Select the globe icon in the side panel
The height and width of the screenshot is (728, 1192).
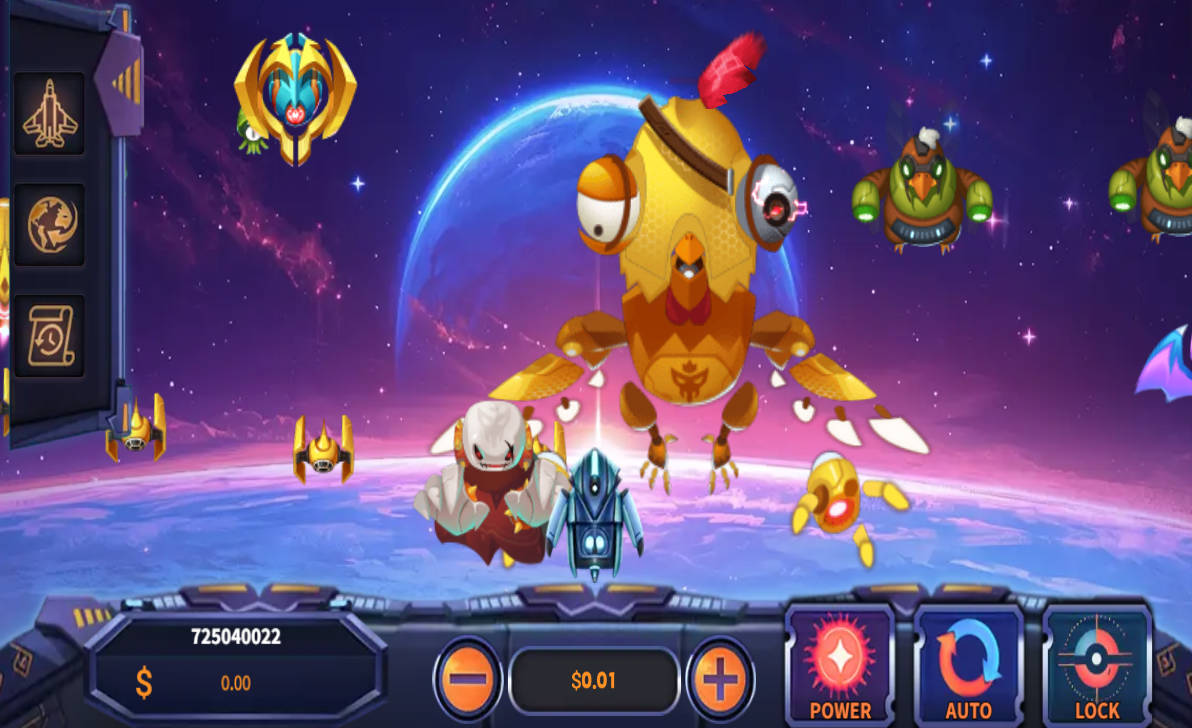pos(48,223)
